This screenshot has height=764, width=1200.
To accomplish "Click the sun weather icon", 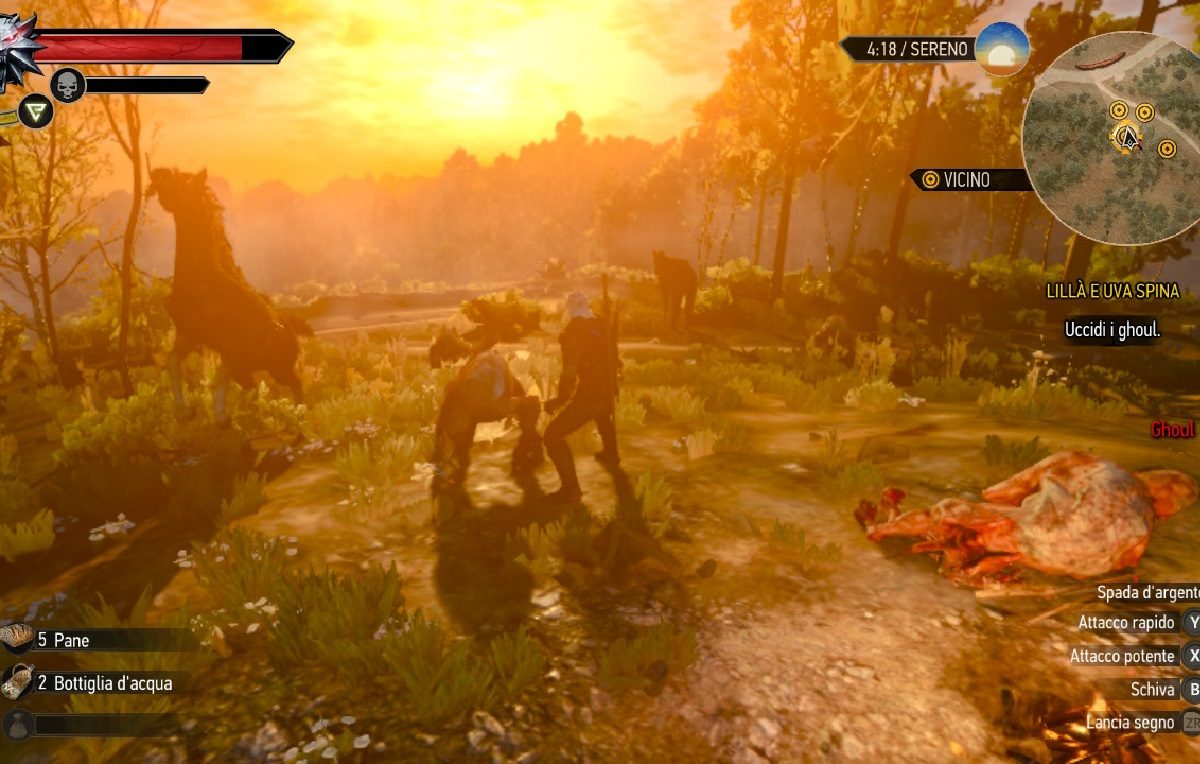I will pyautogui.click(x=1002, y=47).
